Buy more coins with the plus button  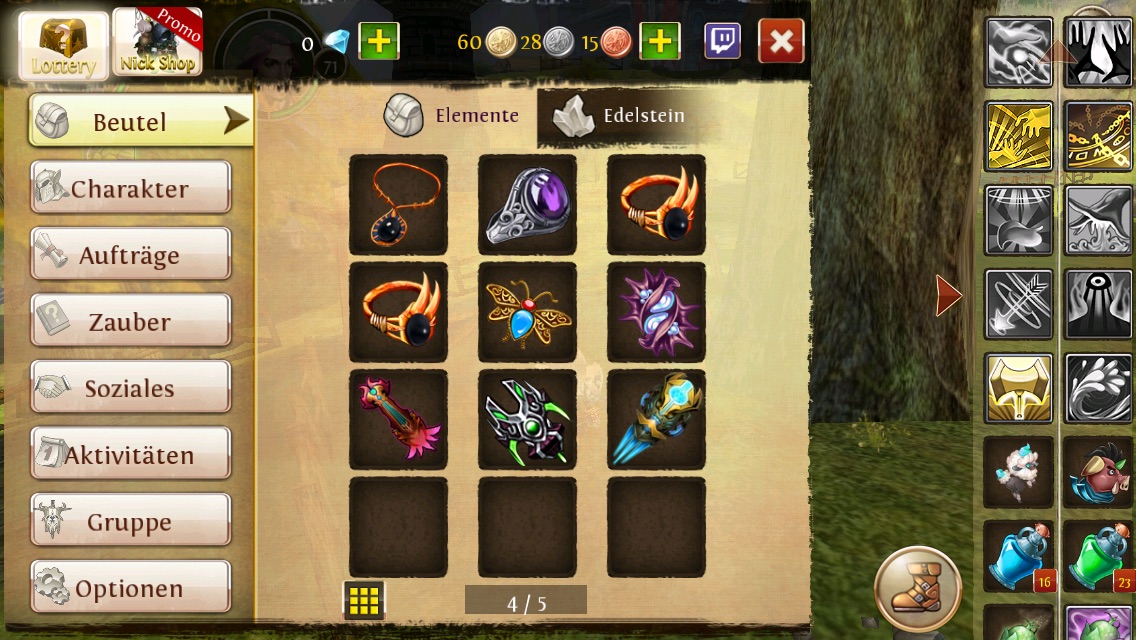coord(660,41)
